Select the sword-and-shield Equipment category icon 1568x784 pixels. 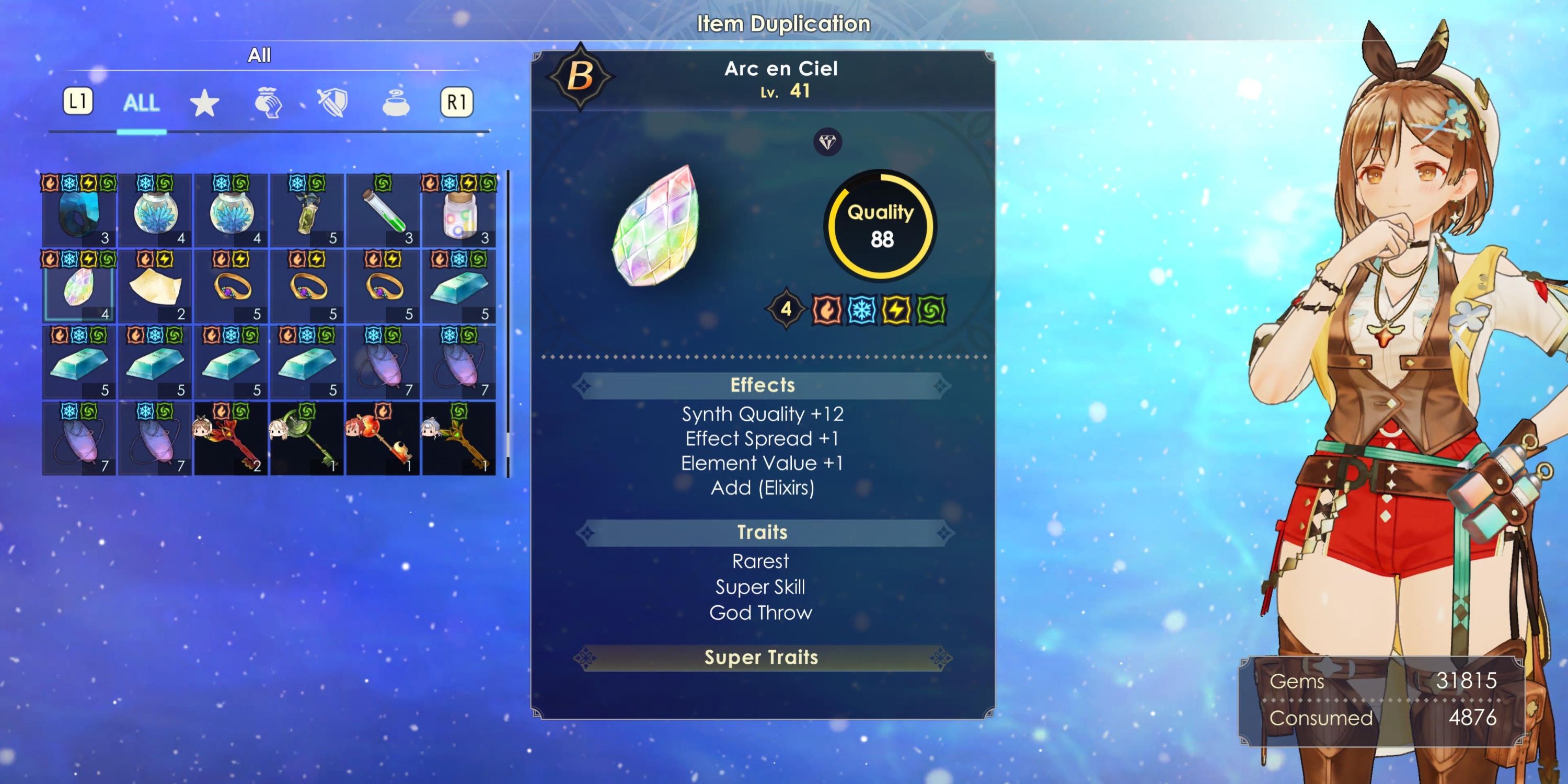333,103
